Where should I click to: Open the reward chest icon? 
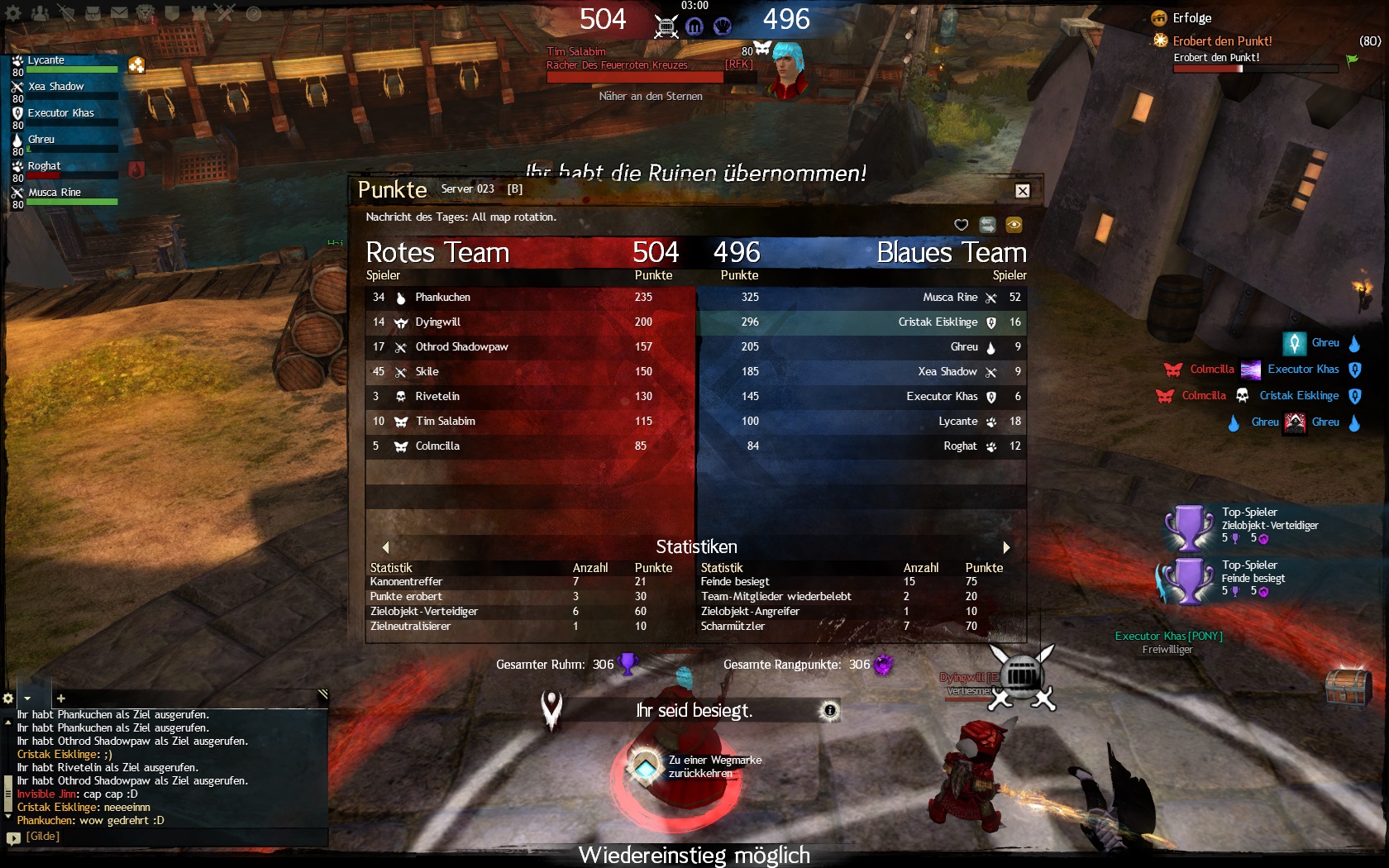point(1348,688)
